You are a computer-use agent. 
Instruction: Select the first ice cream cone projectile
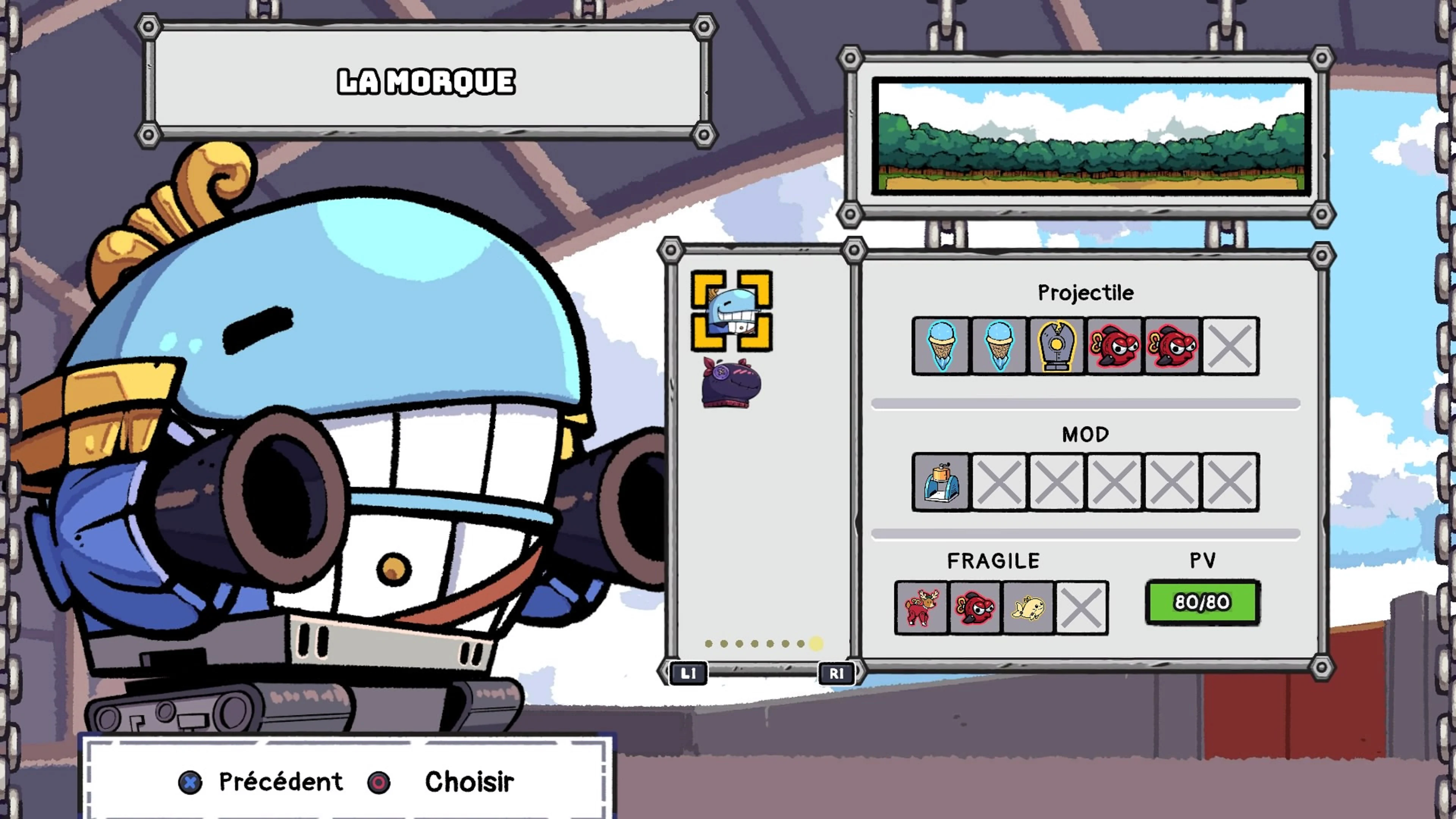(x=940, y=346)
